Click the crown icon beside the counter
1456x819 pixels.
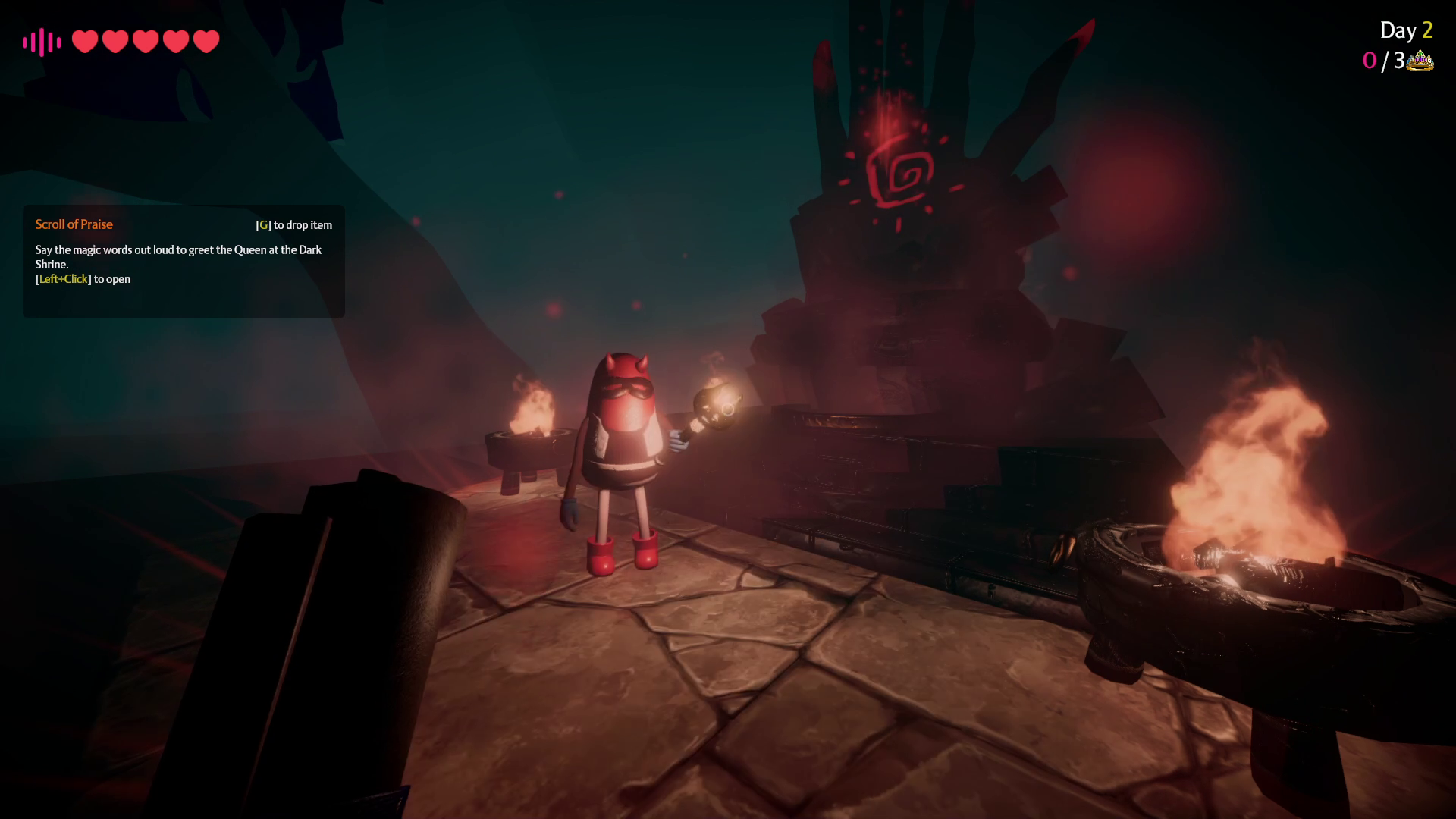pyautogui.click(x=1421, y=61)
